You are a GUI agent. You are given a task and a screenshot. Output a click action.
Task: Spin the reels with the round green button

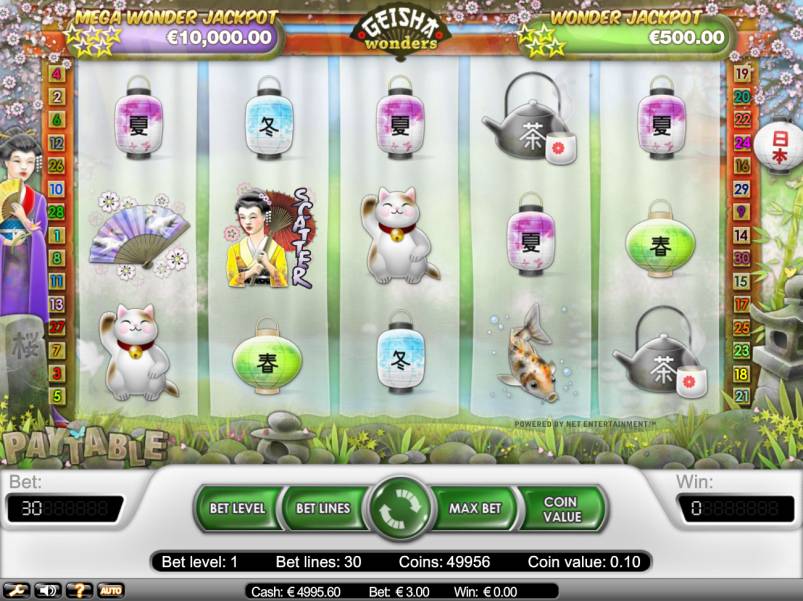[399, 509]
